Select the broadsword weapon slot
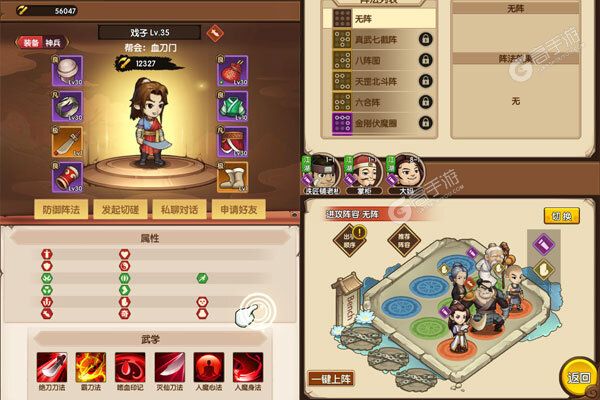The width and height of the screenshot is (600, 400). 68,143
